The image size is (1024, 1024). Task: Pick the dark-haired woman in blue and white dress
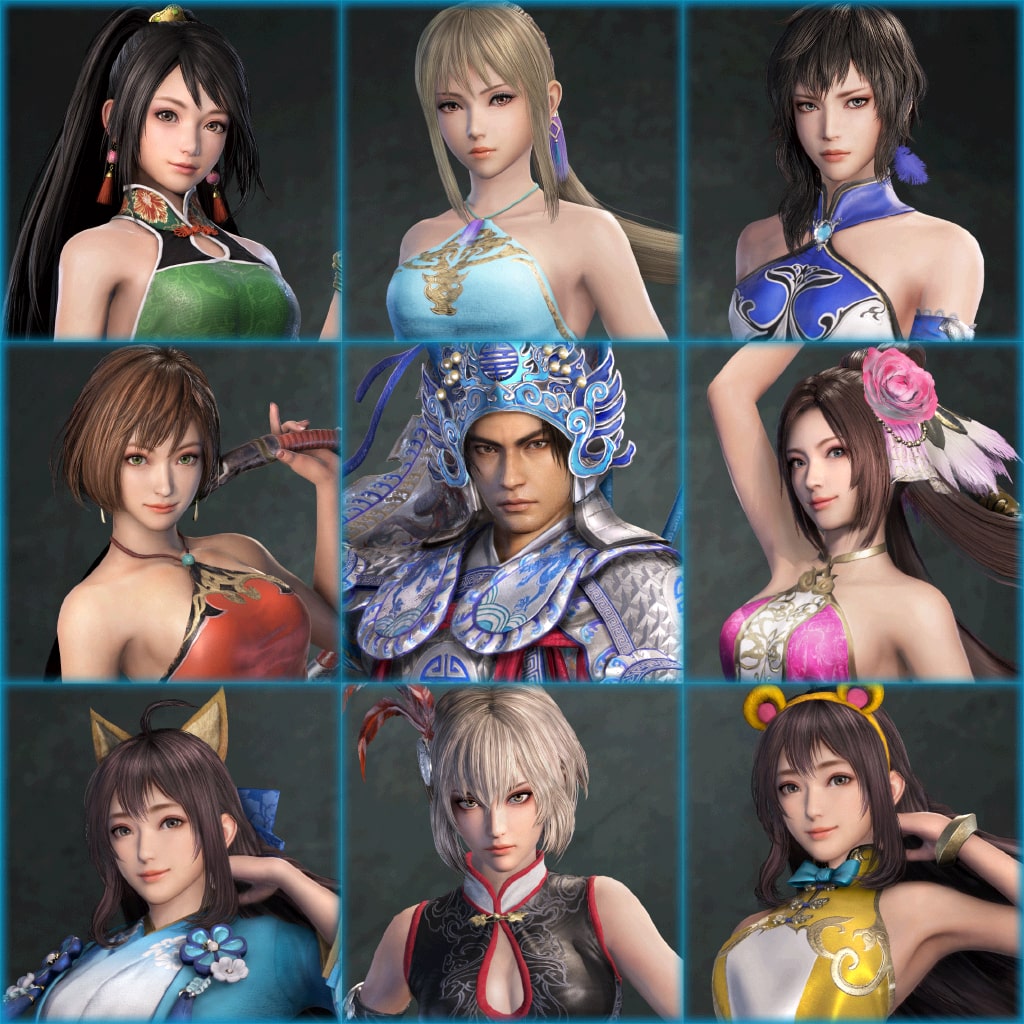(x=852, y=172)
